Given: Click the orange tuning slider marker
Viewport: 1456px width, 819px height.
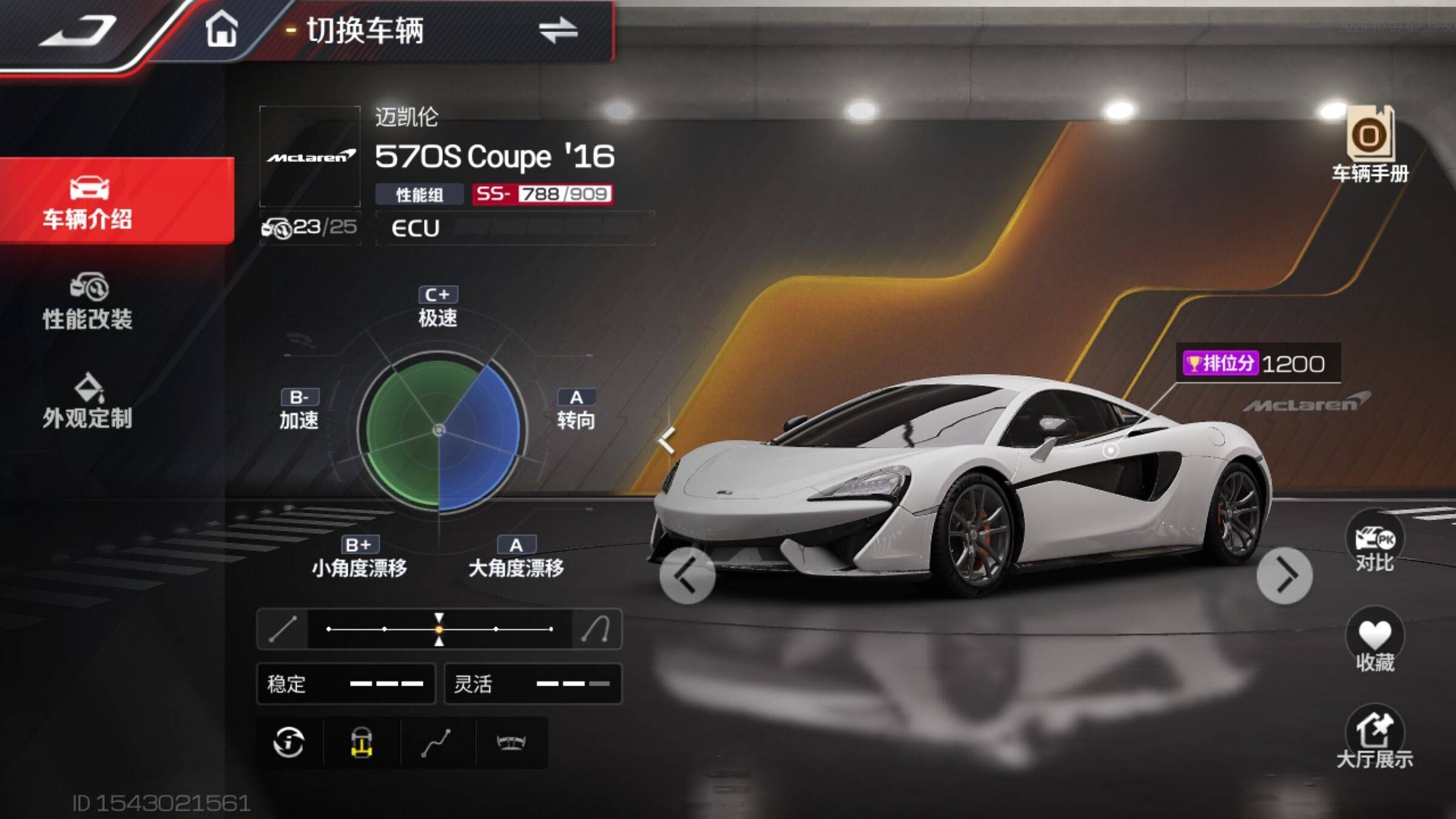Looking at the screenshot, I should tap(439, 629).
